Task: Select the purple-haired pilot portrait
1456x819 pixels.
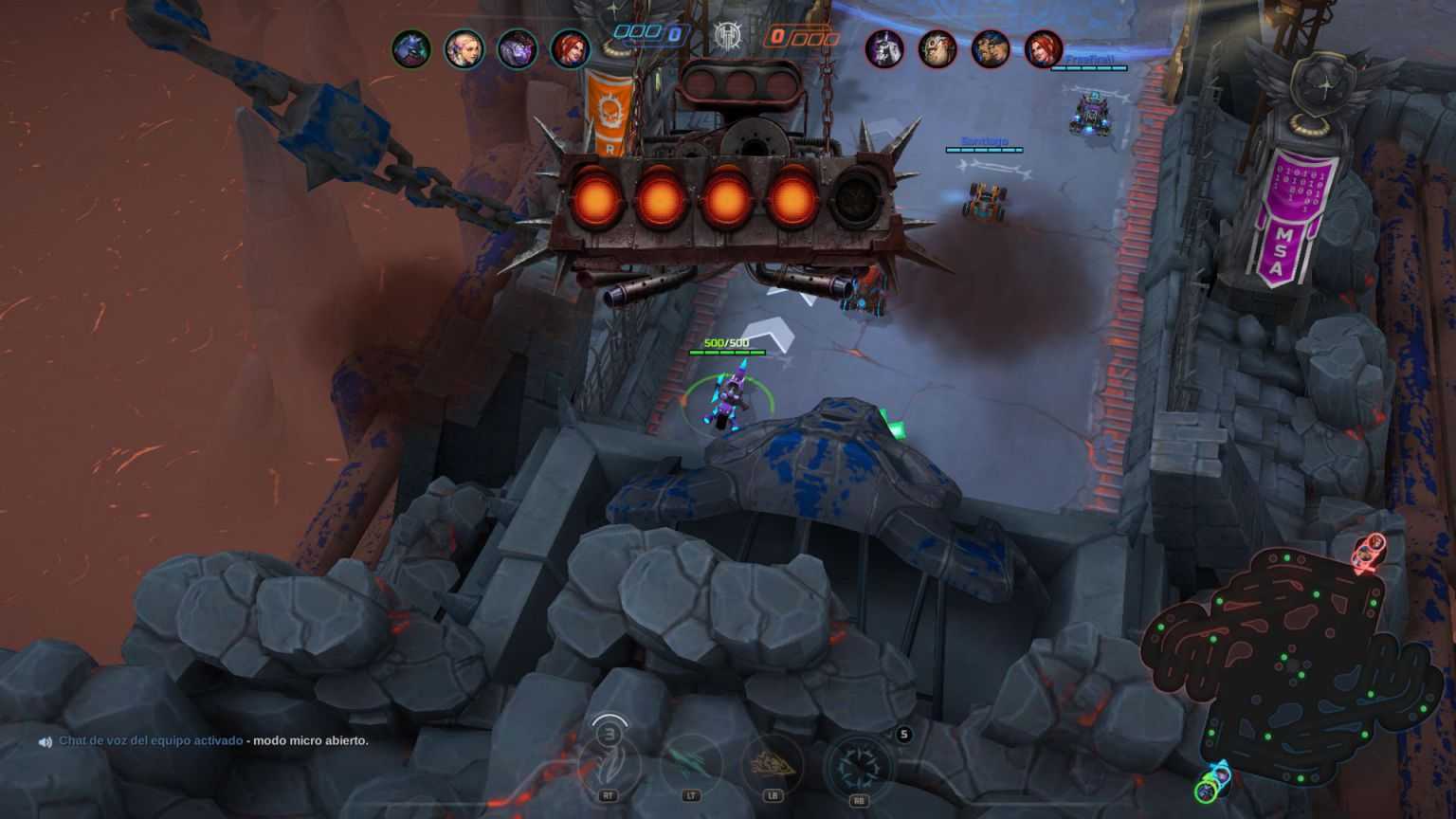Action: tap(518, 48)
